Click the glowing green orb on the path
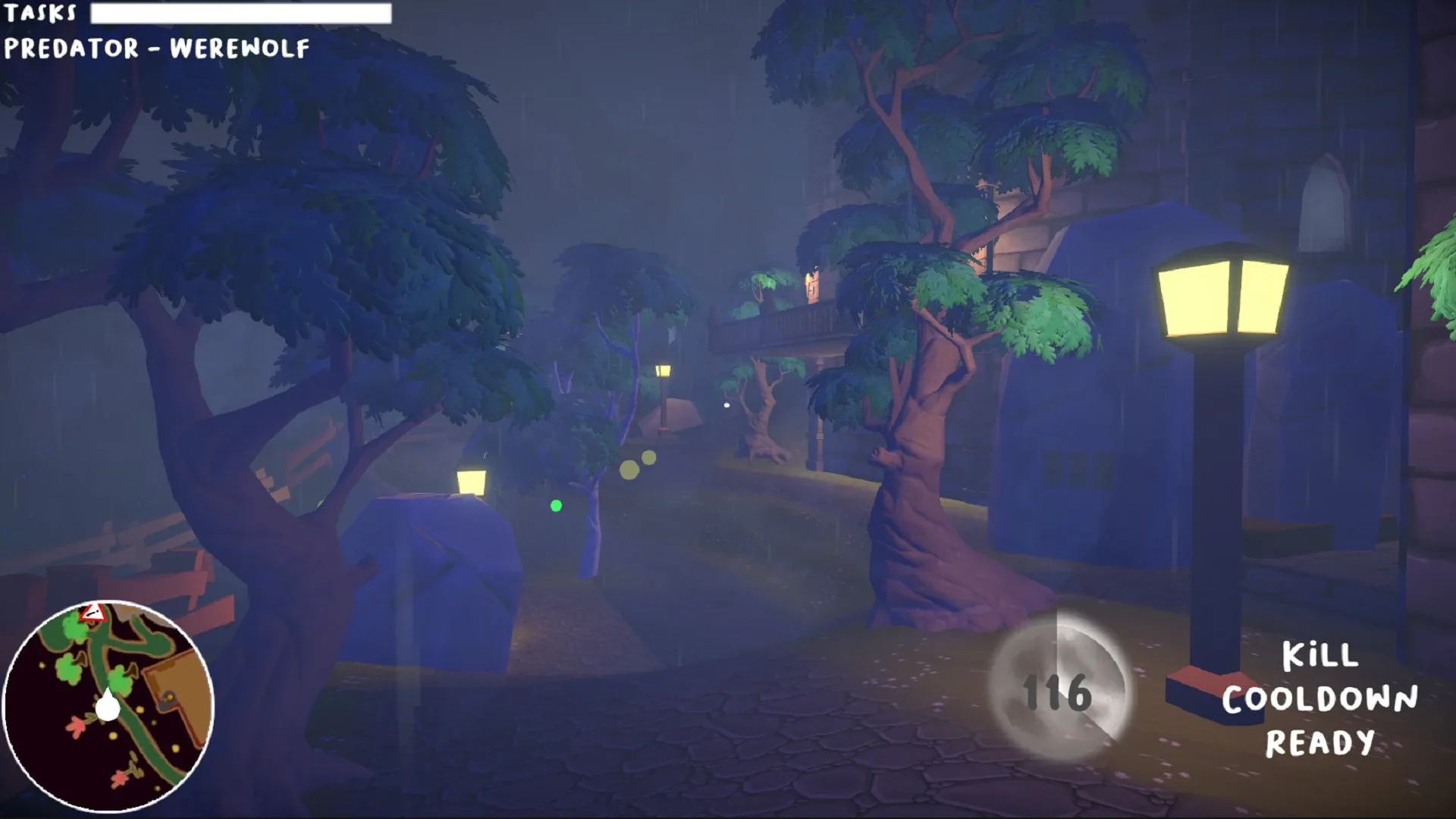 [x=557, y=505]
